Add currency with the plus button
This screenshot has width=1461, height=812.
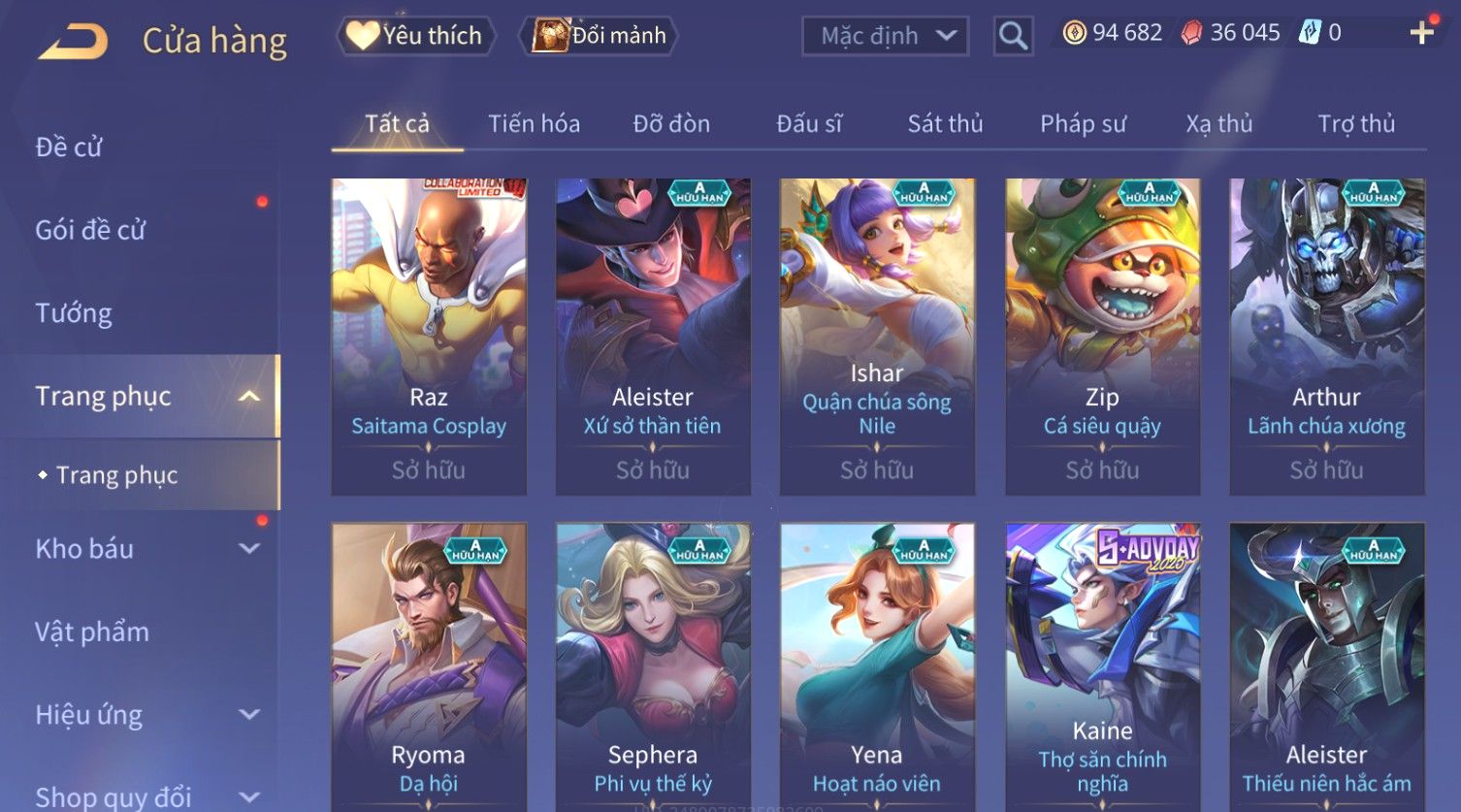coord(1421,33)
